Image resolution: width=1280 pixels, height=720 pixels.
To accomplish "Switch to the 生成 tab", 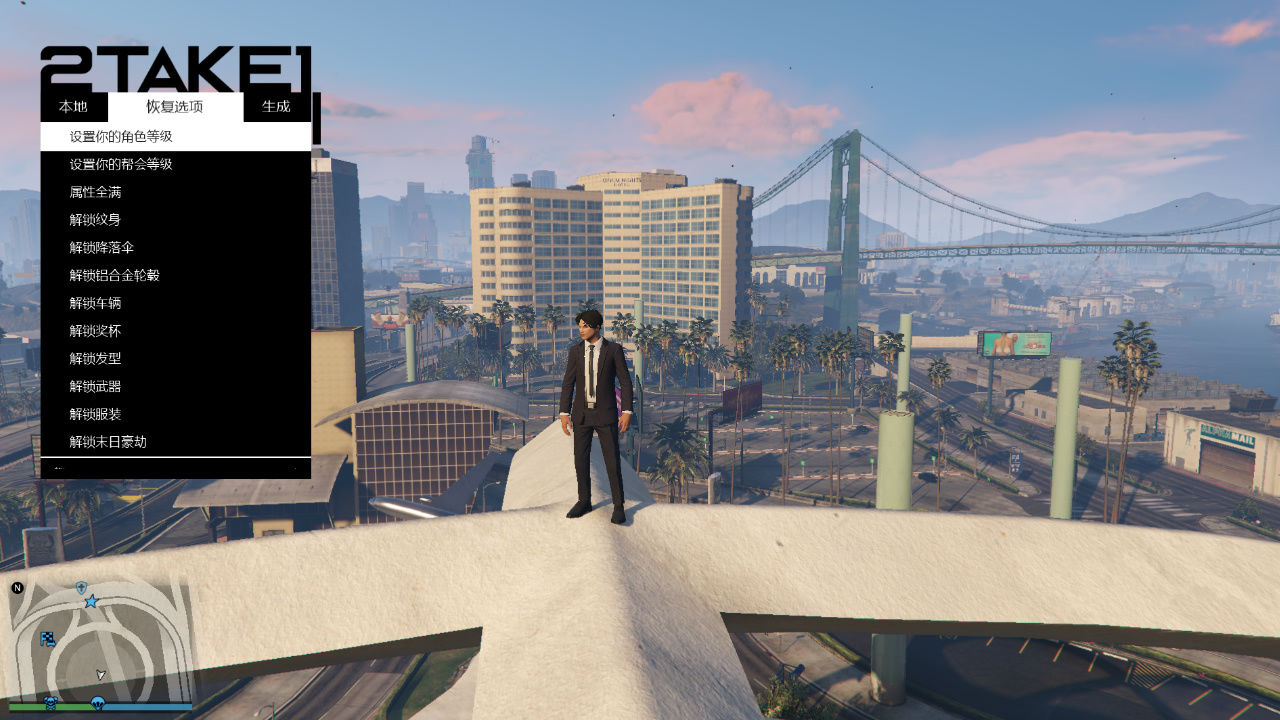I will coord(277,106).
